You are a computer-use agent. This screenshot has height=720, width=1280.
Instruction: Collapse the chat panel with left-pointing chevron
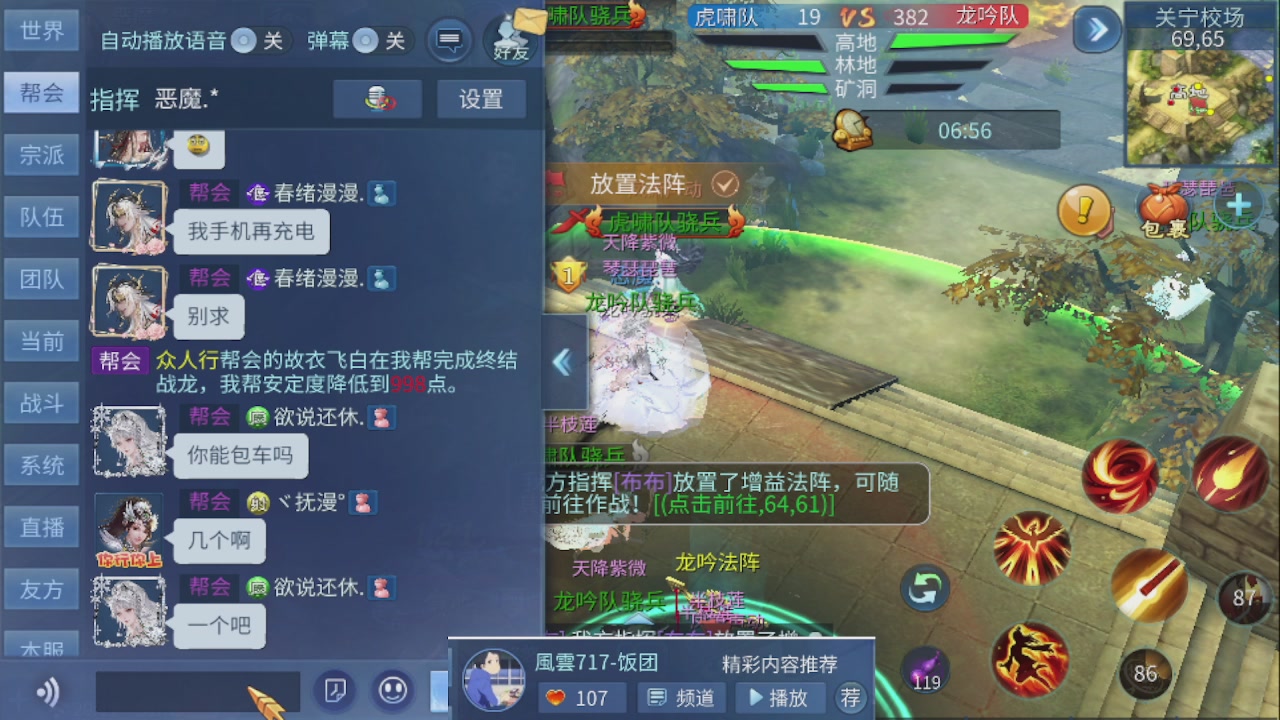(562, 363)
